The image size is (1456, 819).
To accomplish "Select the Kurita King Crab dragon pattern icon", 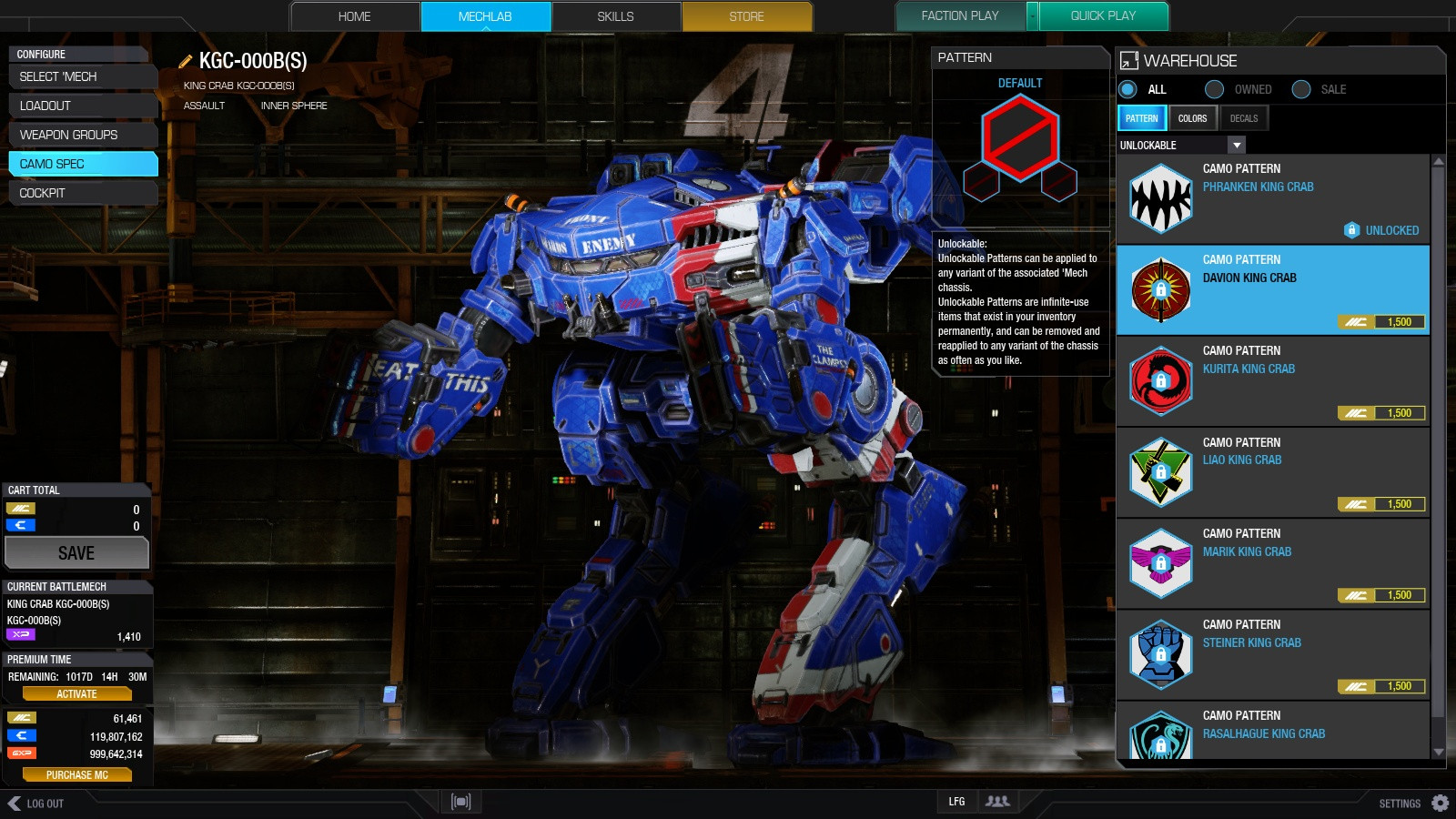I will click(x=1160, y=382).
